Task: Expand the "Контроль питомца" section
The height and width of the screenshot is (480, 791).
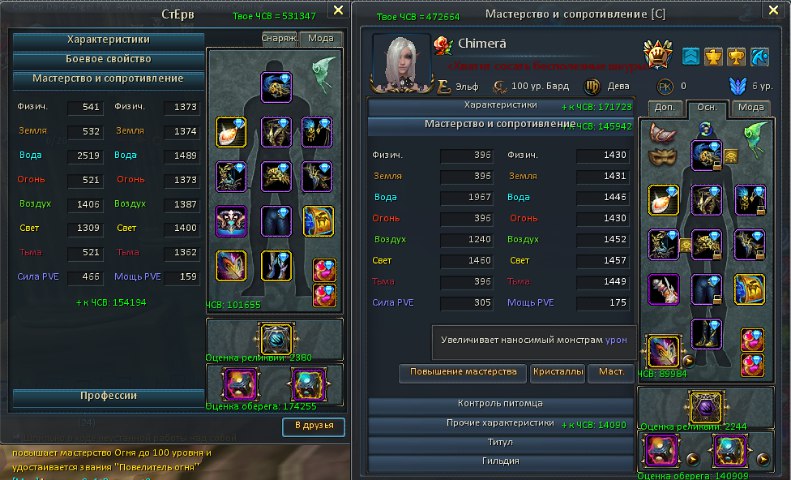Action: 500,404
